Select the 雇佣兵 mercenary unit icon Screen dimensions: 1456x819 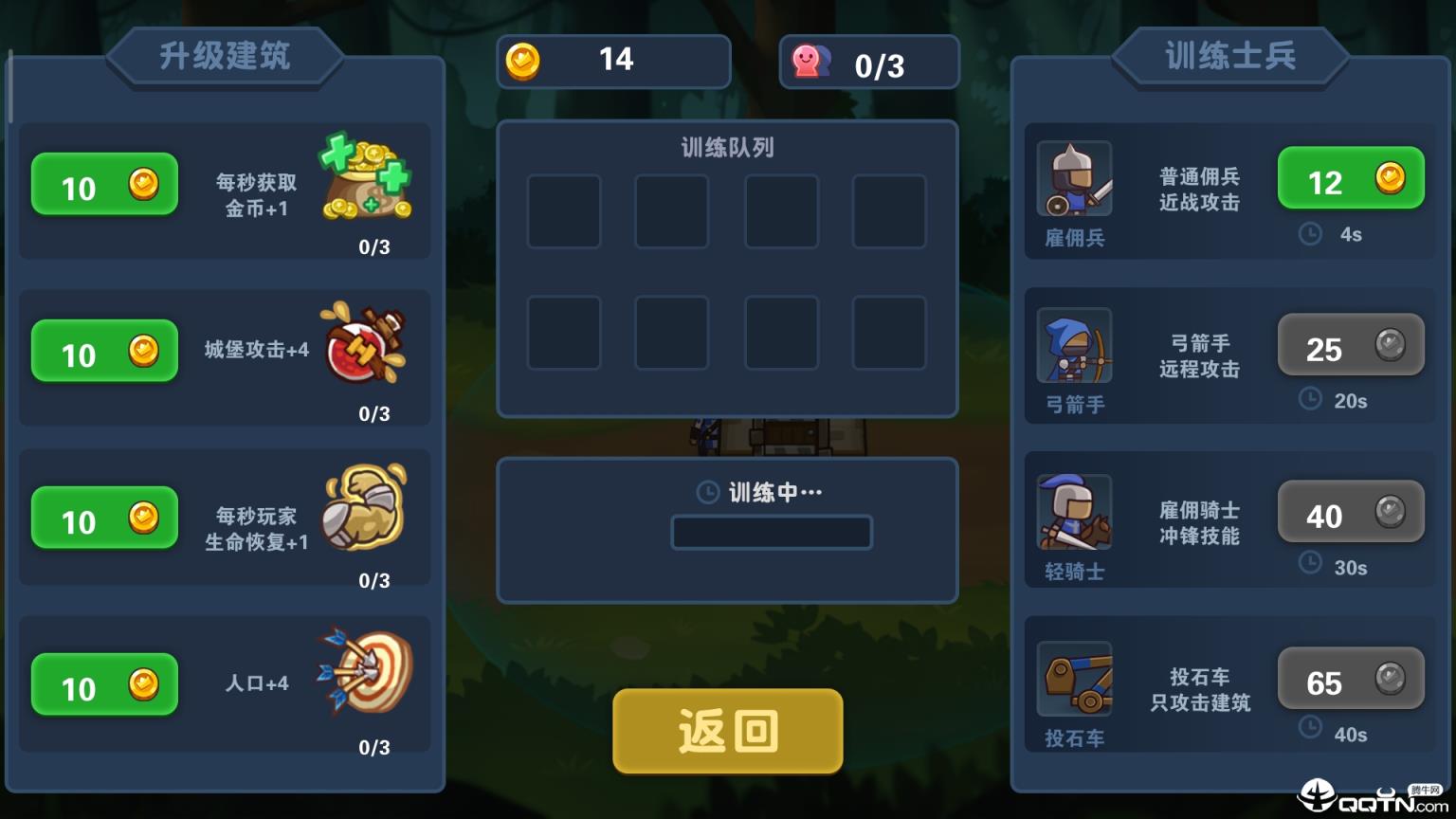pos(1074,179)
